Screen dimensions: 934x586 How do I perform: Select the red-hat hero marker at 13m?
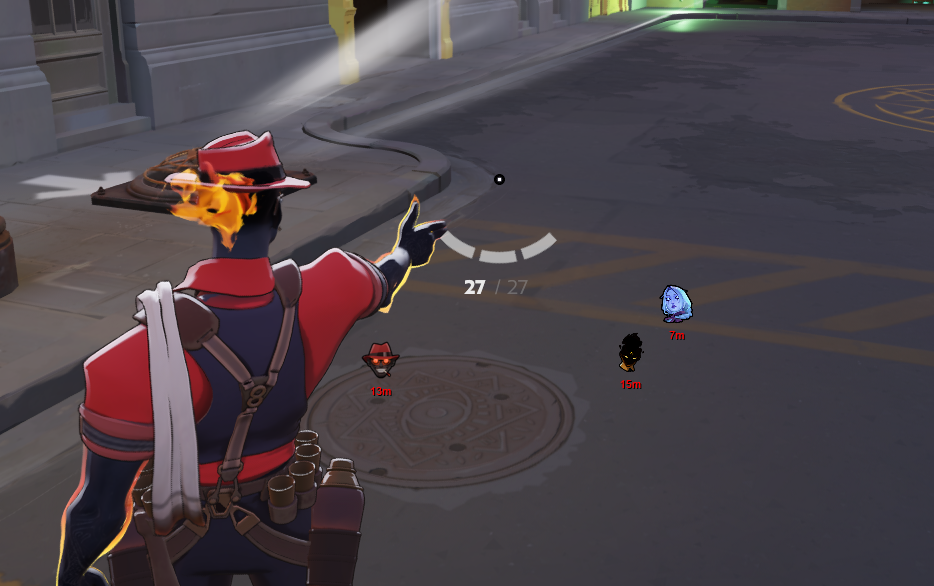coord(380,359)
